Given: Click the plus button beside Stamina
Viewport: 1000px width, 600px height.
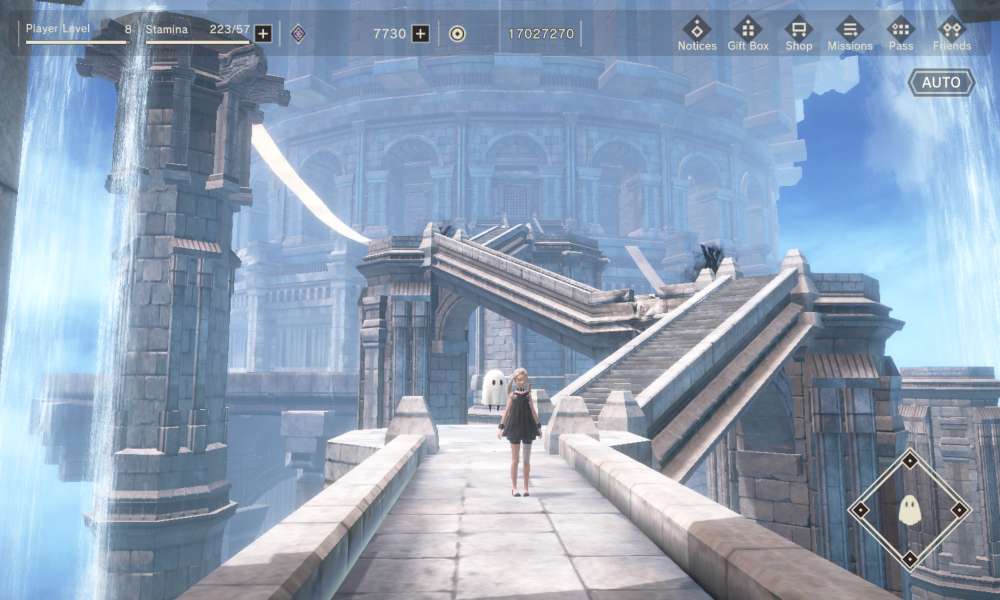Looking at the screenshot, I should [x=263, y=33].
